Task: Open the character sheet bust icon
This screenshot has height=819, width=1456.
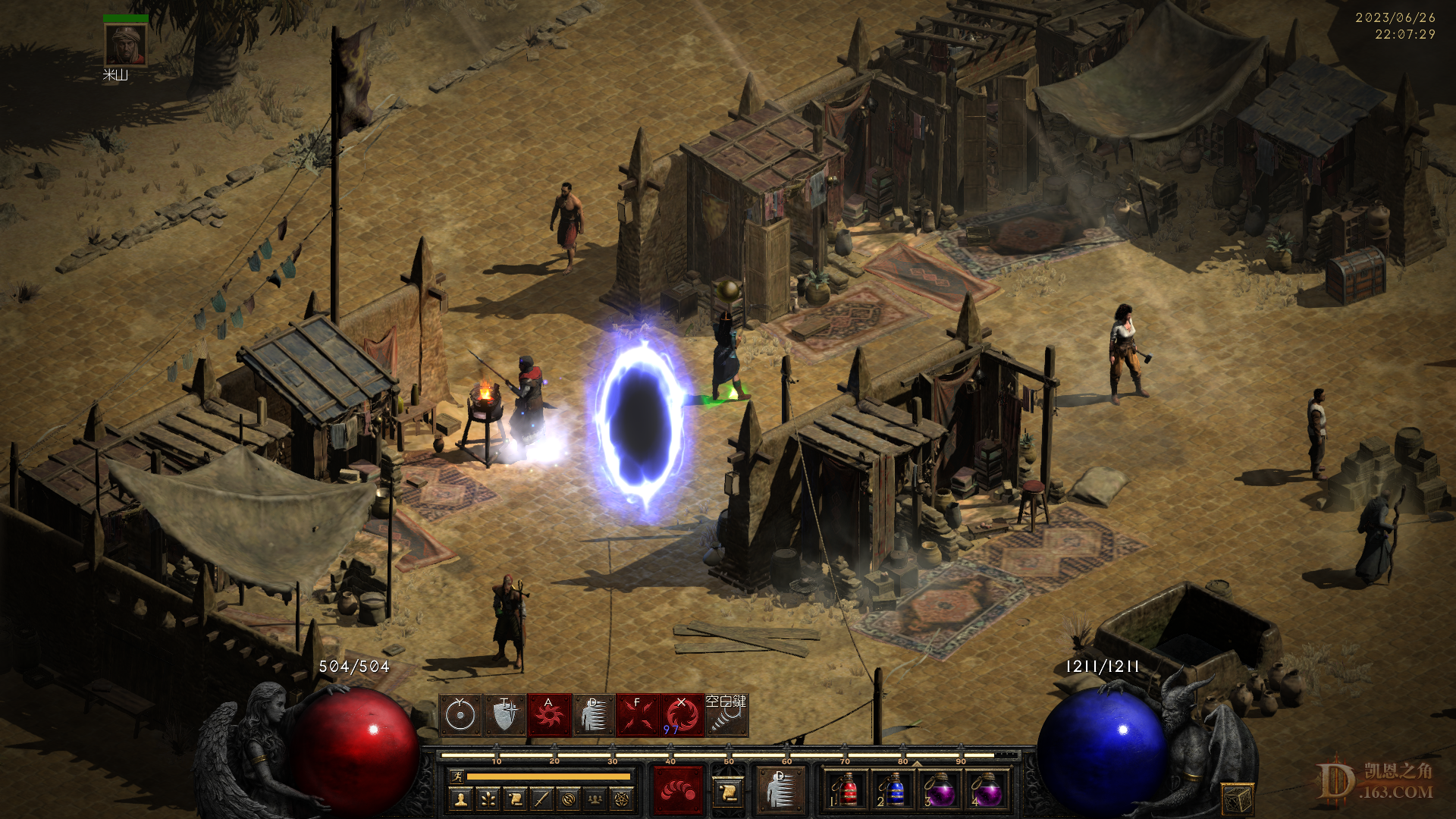Action: pos(460,799)
